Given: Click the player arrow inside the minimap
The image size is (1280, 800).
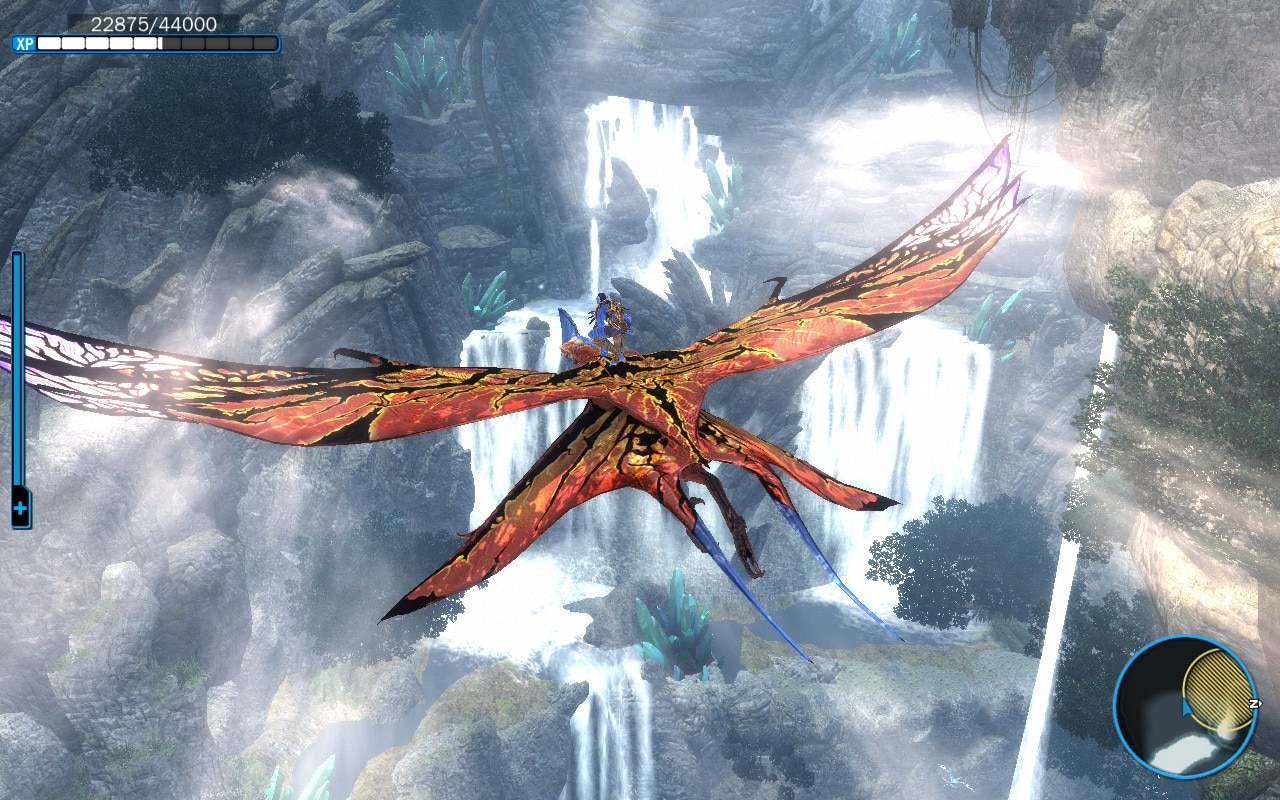Looking at the screenshot, I should (1186, 707).
